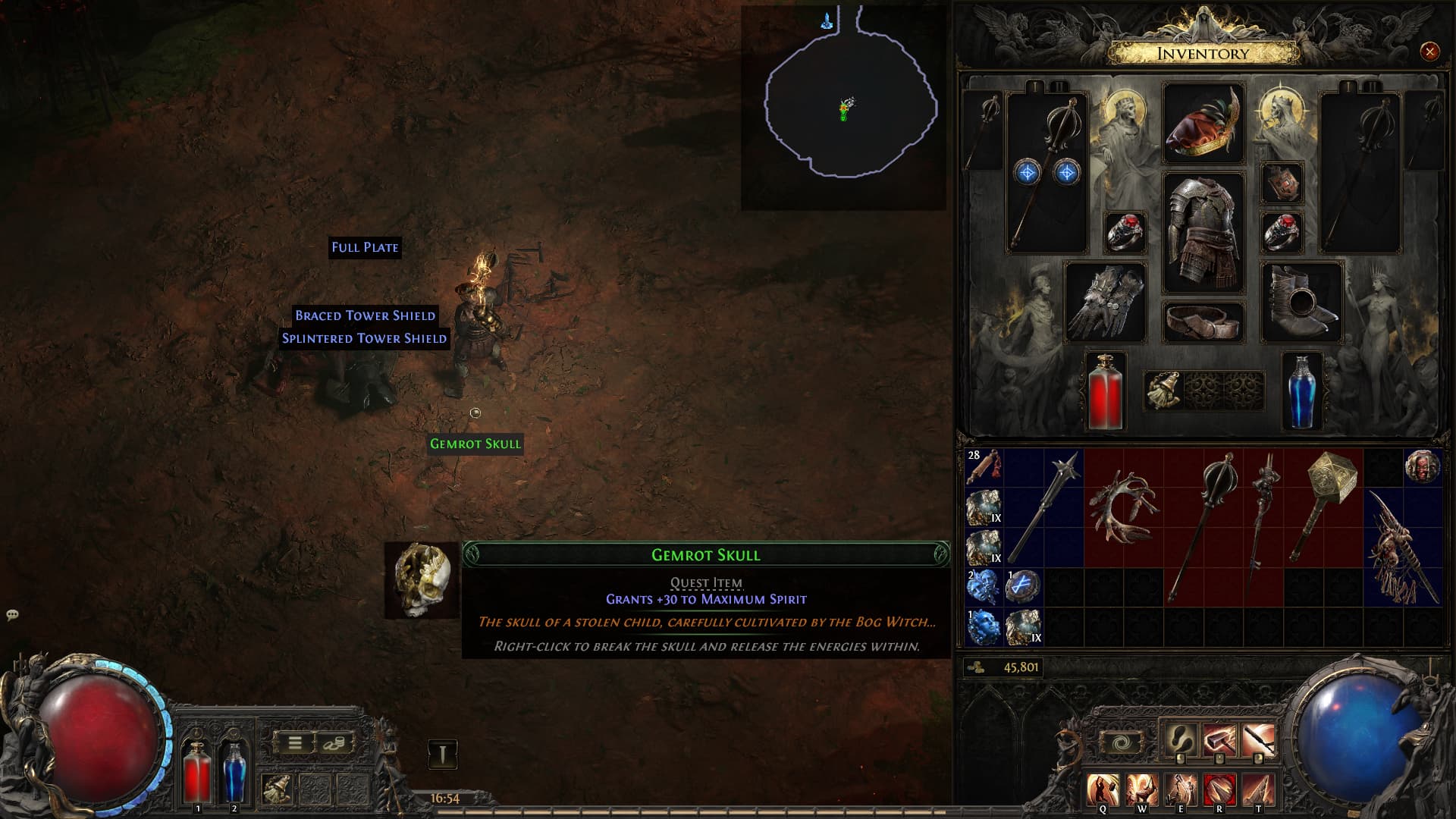Pick up the Braced Tower Shield
Image resolution: width=1456 pixels, height=819 pixels.
click(x=366, y=316)
